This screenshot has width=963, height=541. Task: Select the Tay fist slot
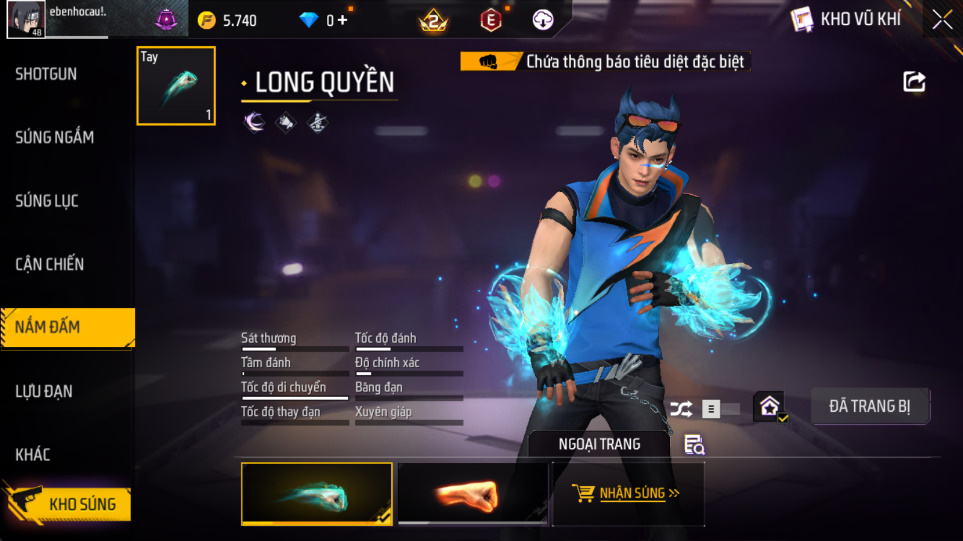click(176, 86)
